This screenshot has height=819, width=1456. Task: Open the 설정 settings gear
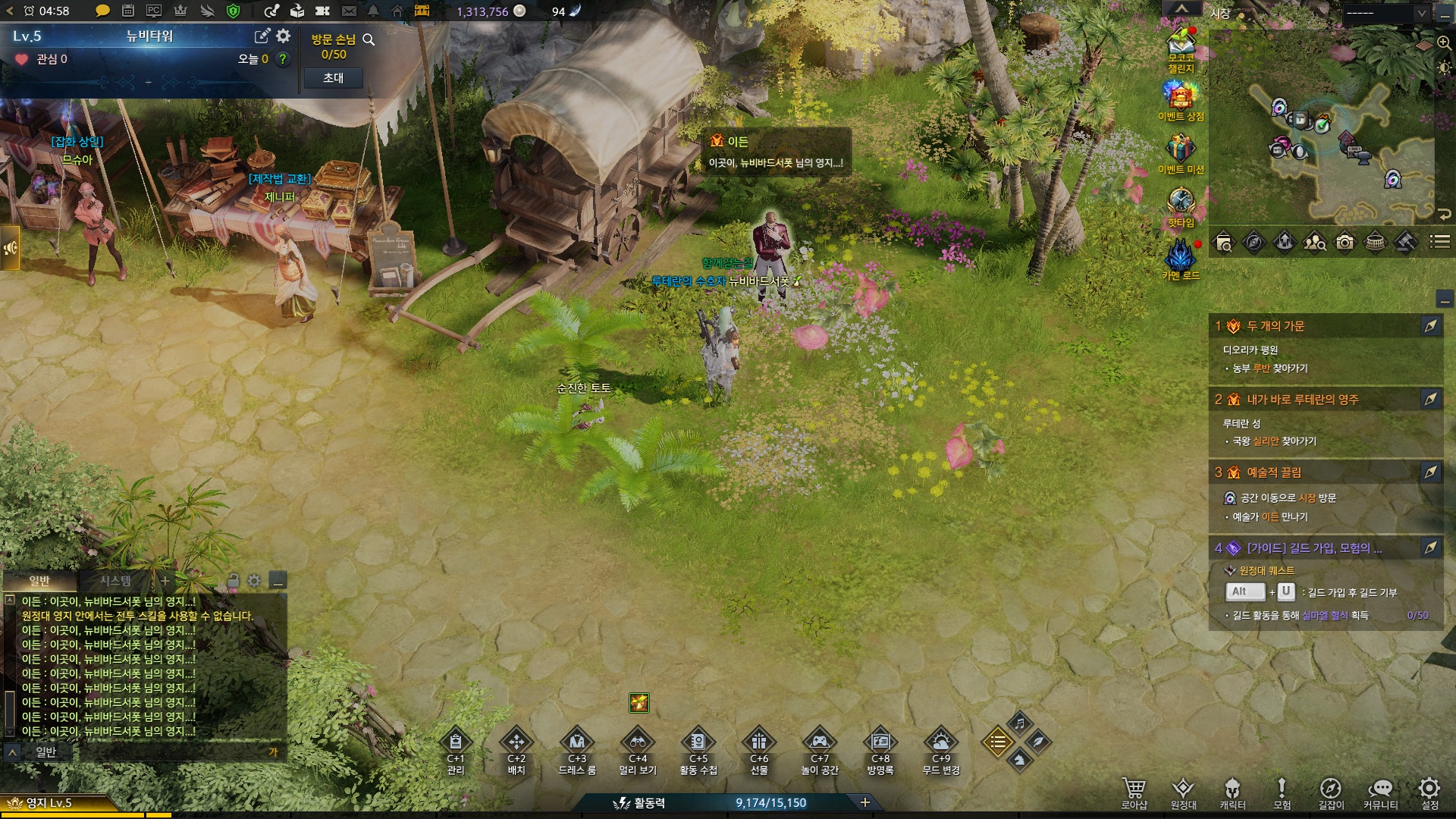(x=1429, y=789)
